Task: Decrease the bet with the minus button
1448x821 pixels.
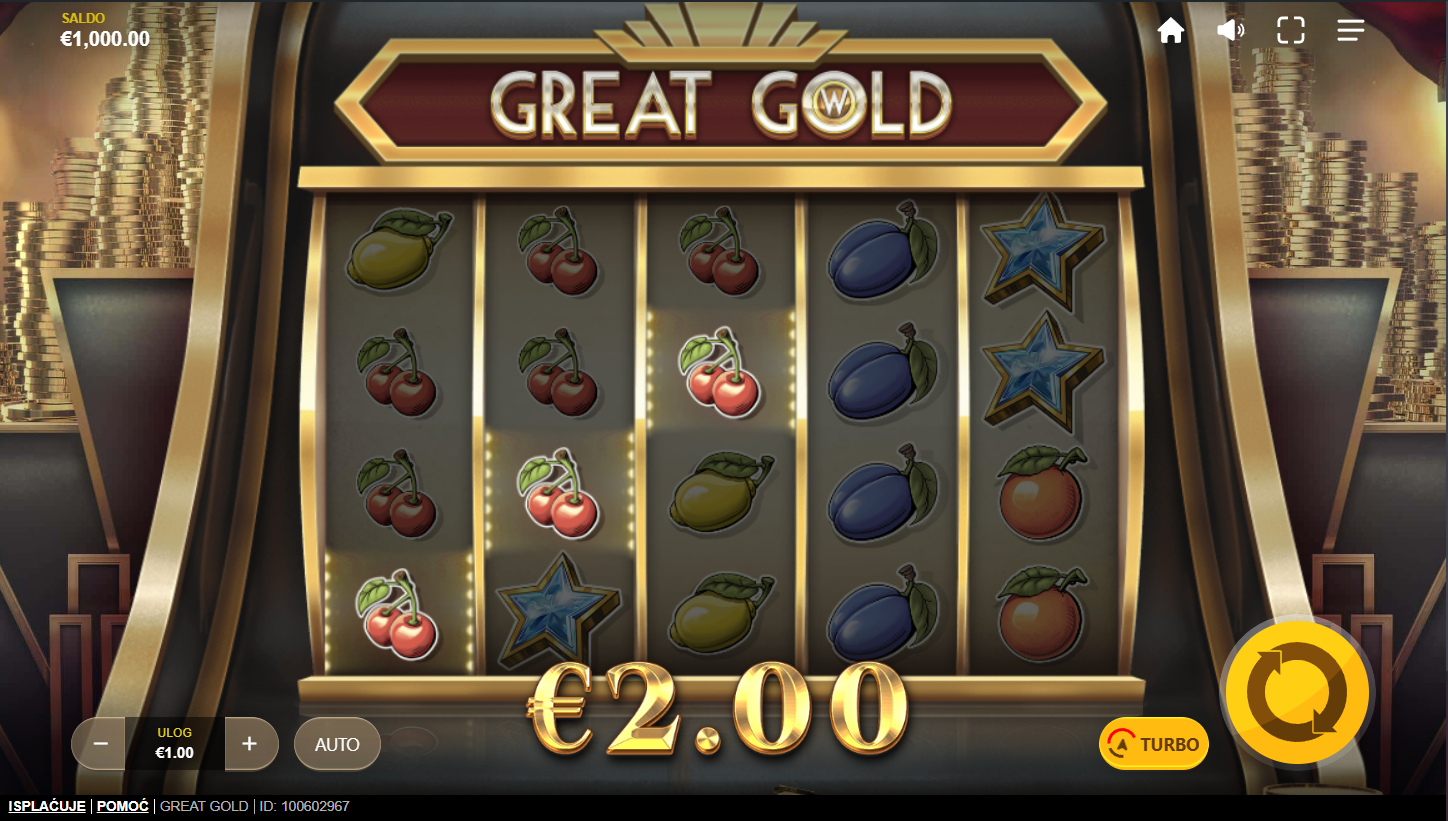Action: click(x=100, y=744)
